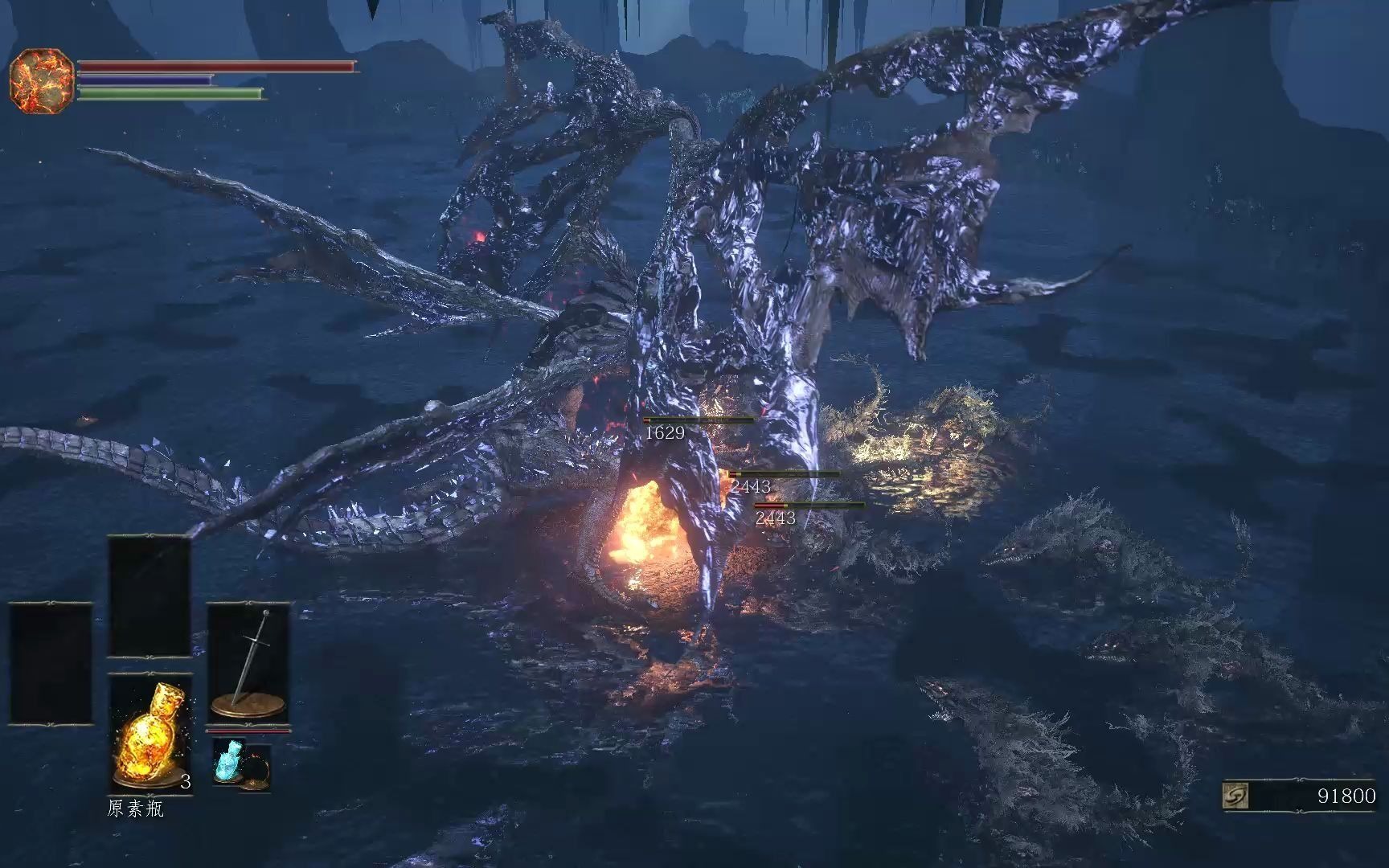Viewport: 1389px width, 868px height.
Task: Select the blue Ashen Estus Flask icon
Action: click(228, 763)
